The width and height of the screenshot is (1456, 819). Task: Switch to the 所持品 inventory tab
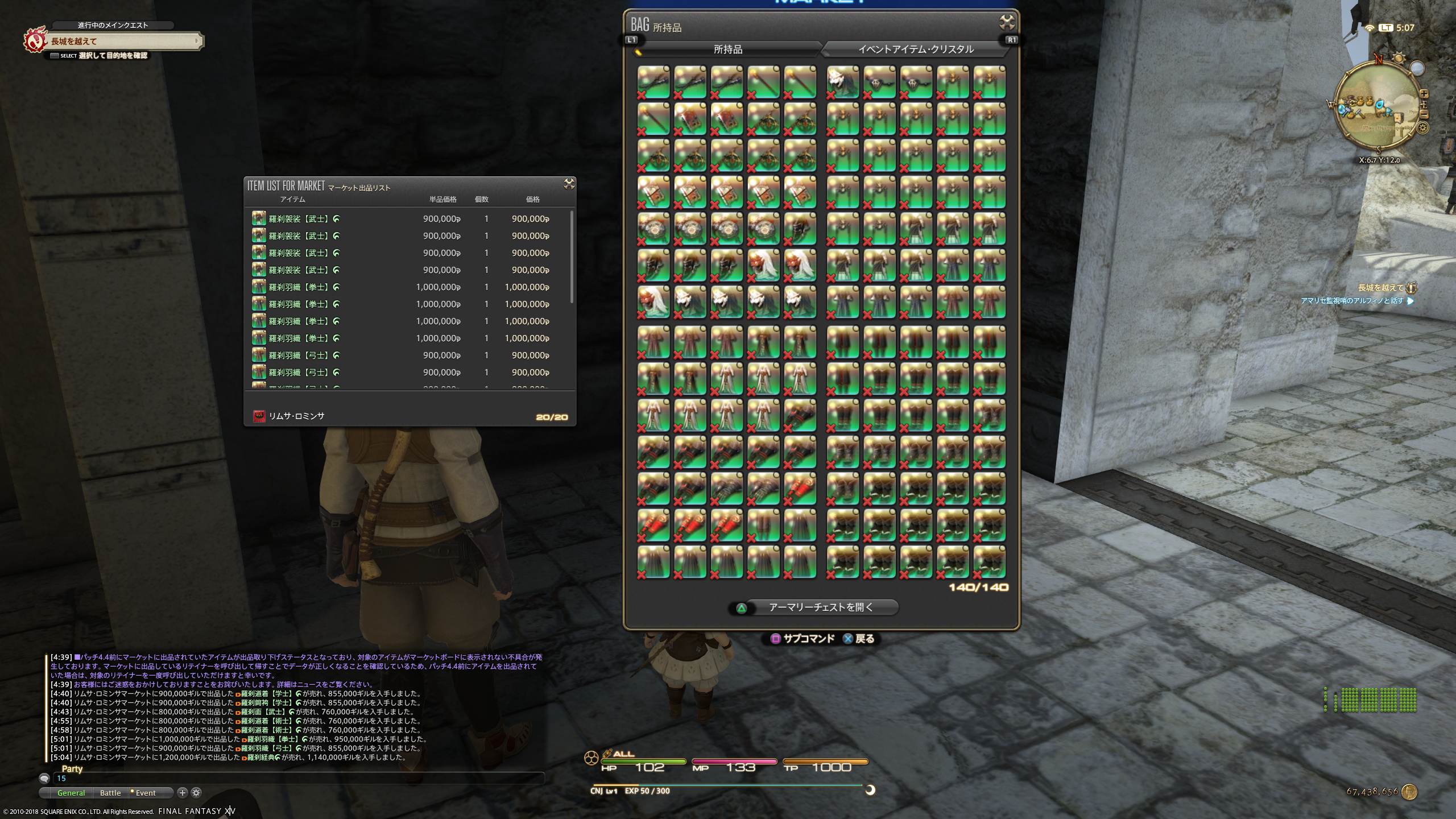pyautogui.click(x=727, y=49)
